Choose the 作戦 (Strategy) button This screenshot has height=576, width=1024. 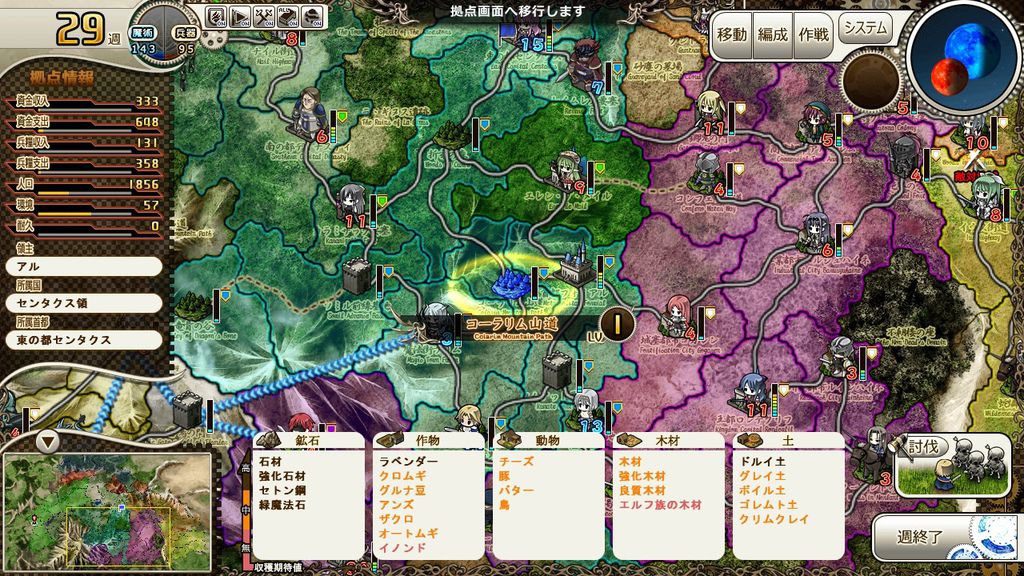click(x=813, y=34)
